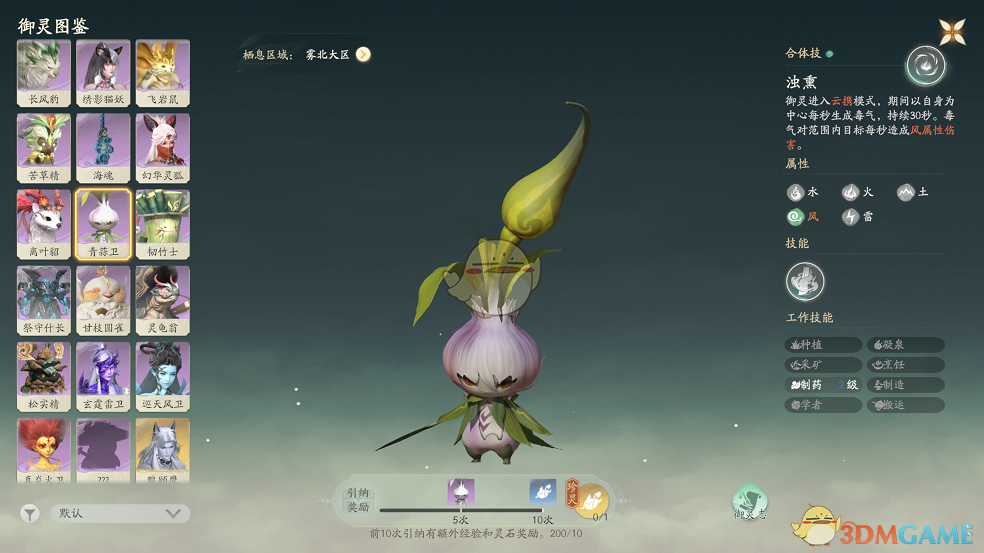Choose the 绣影猫妖 spirit card

pyautogui.click(x=103, y=73)
